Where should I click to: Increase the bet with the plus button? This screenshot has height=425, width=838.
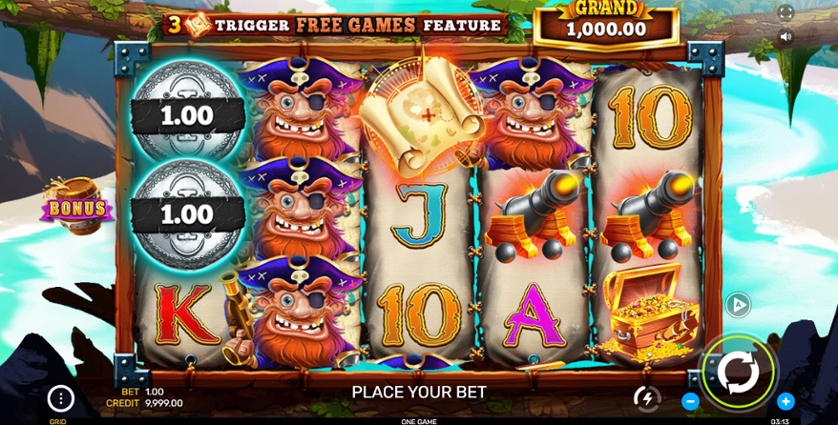786,401
